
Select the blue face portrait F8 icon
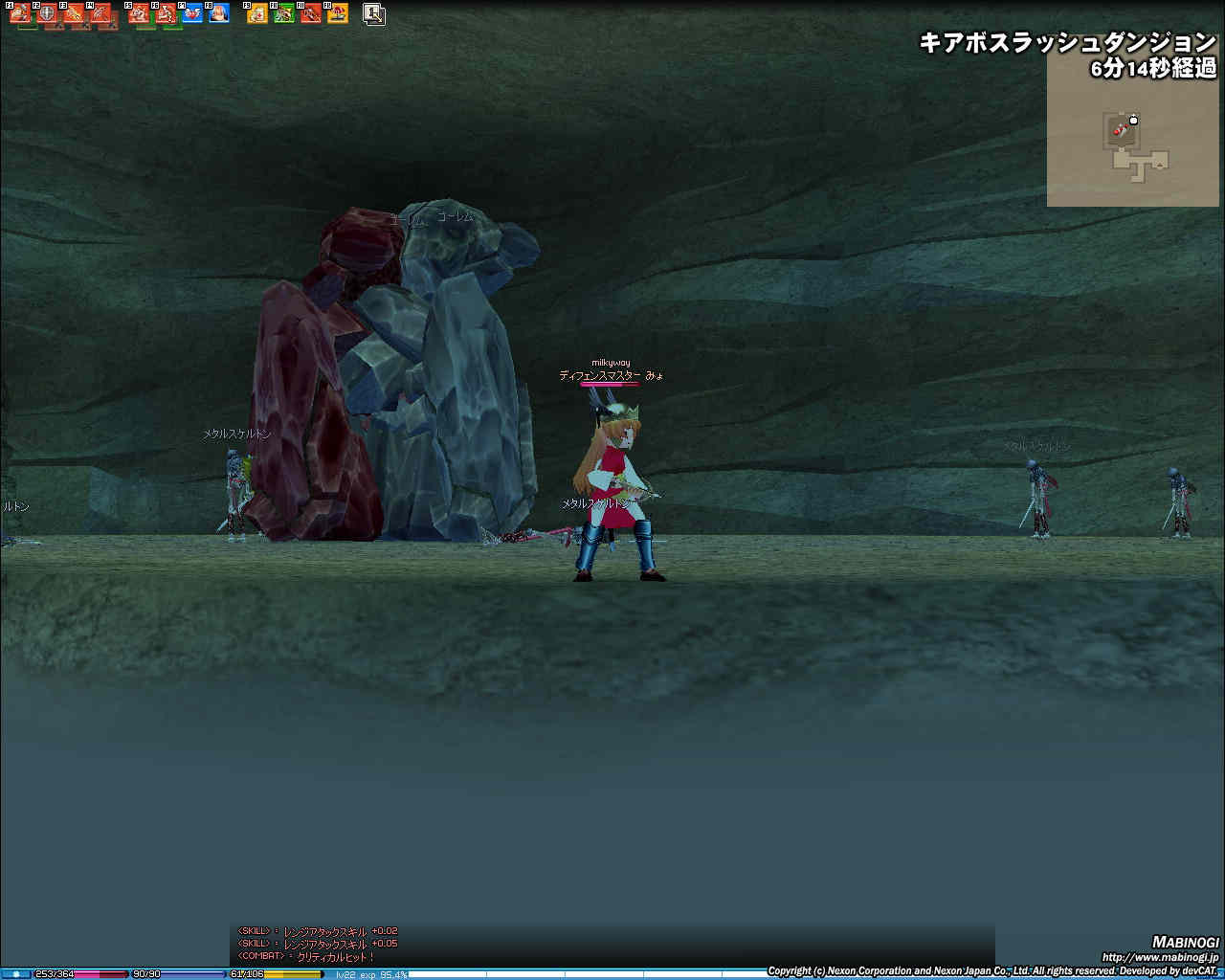click(220, 13)
